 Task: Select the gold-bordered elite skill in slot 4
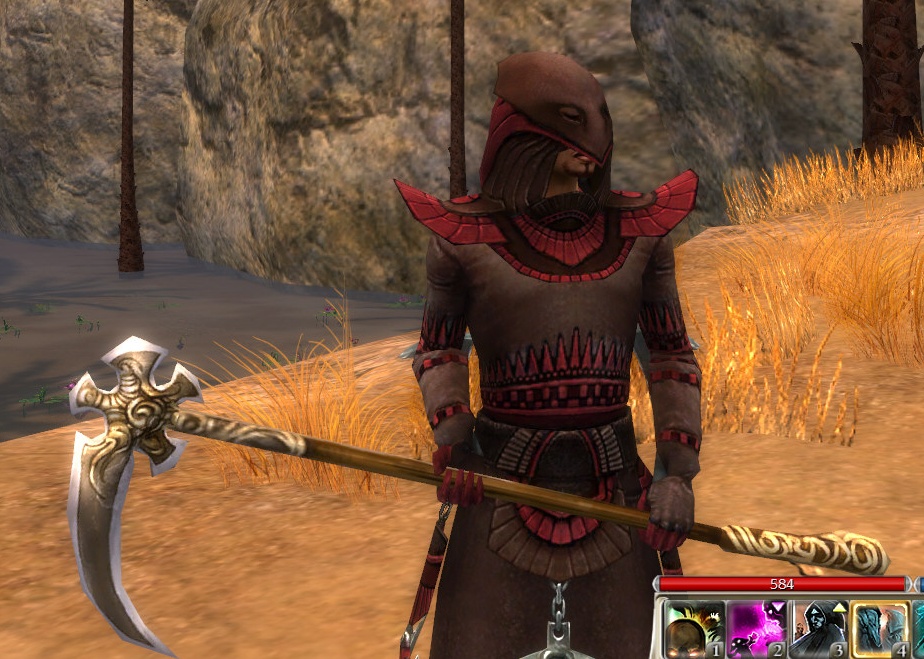[880, 630]
